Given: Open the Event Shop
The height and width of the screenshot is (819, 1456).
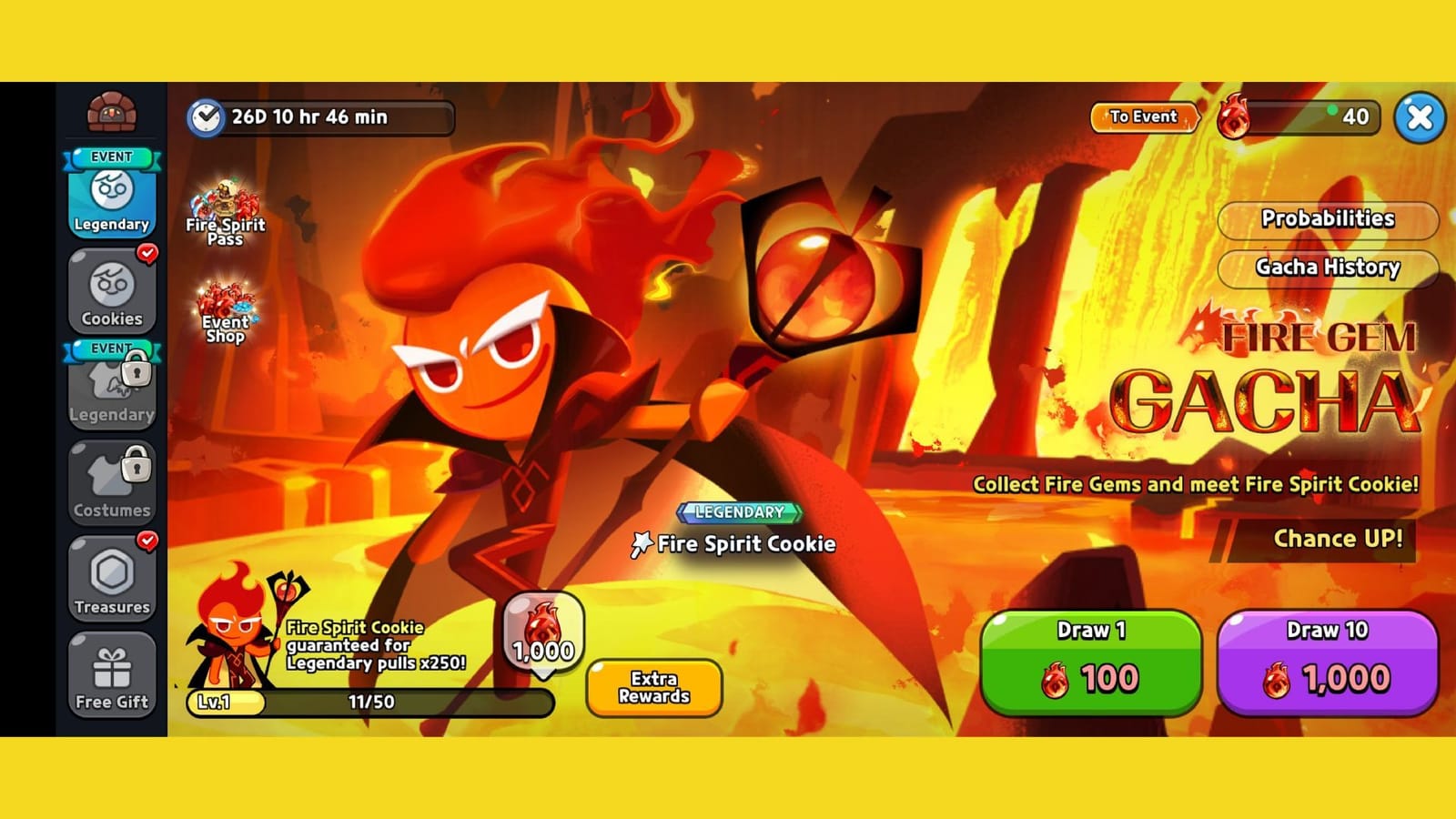Looking at the screenshot, I should click(224, 314).
